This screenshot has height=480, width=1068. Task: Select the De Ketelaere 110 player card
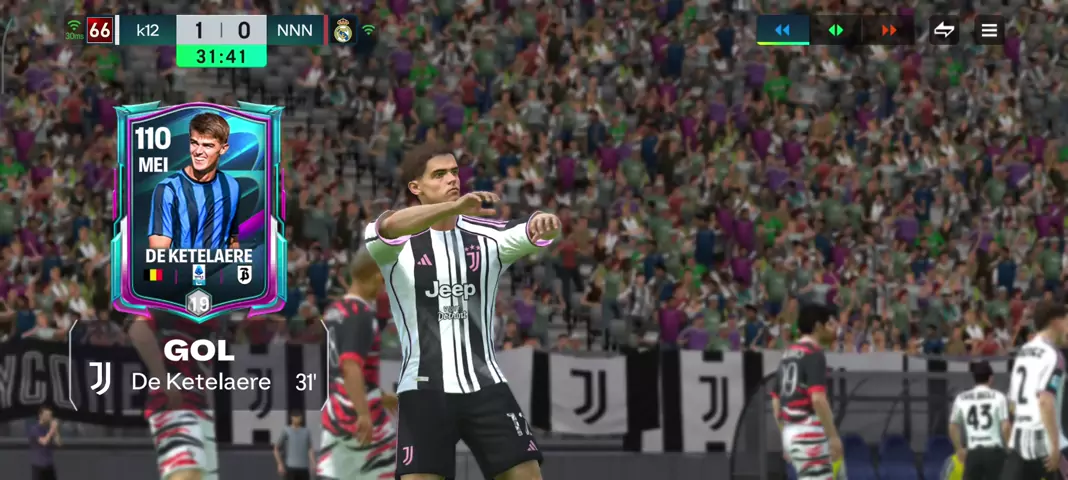click(x=199, y=208)
